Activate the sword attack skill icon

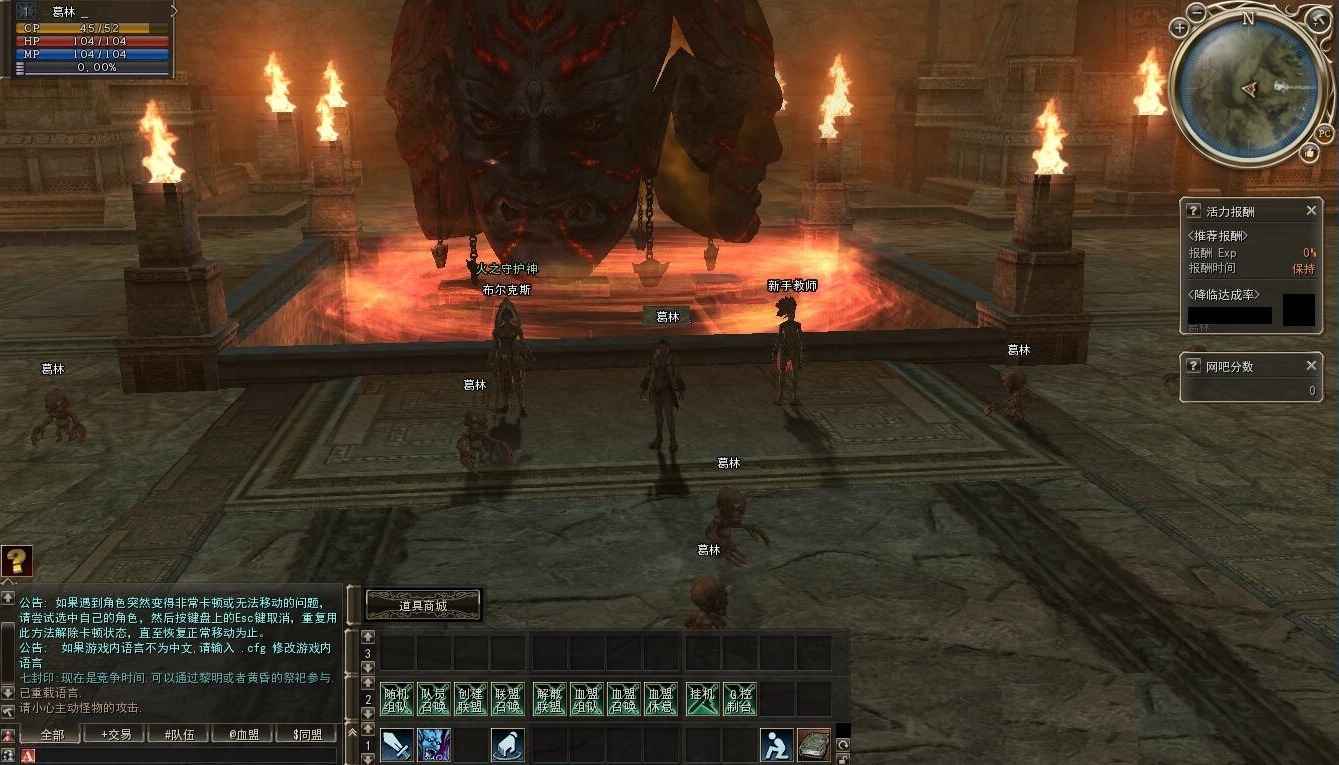click(x=396, y=745)
